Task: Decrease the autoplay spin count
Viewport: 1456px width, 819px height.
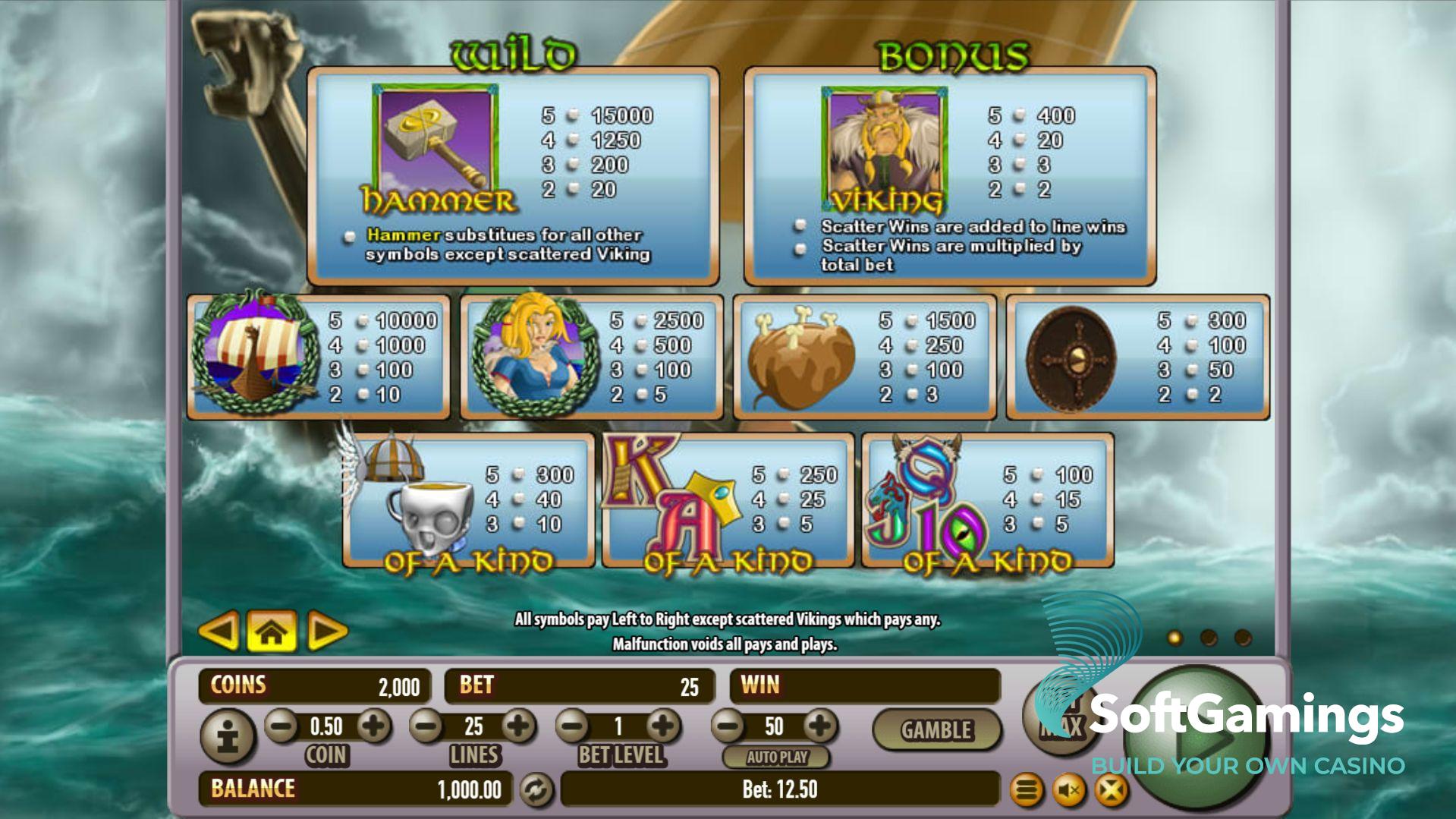Action: (x=728, y=726)
